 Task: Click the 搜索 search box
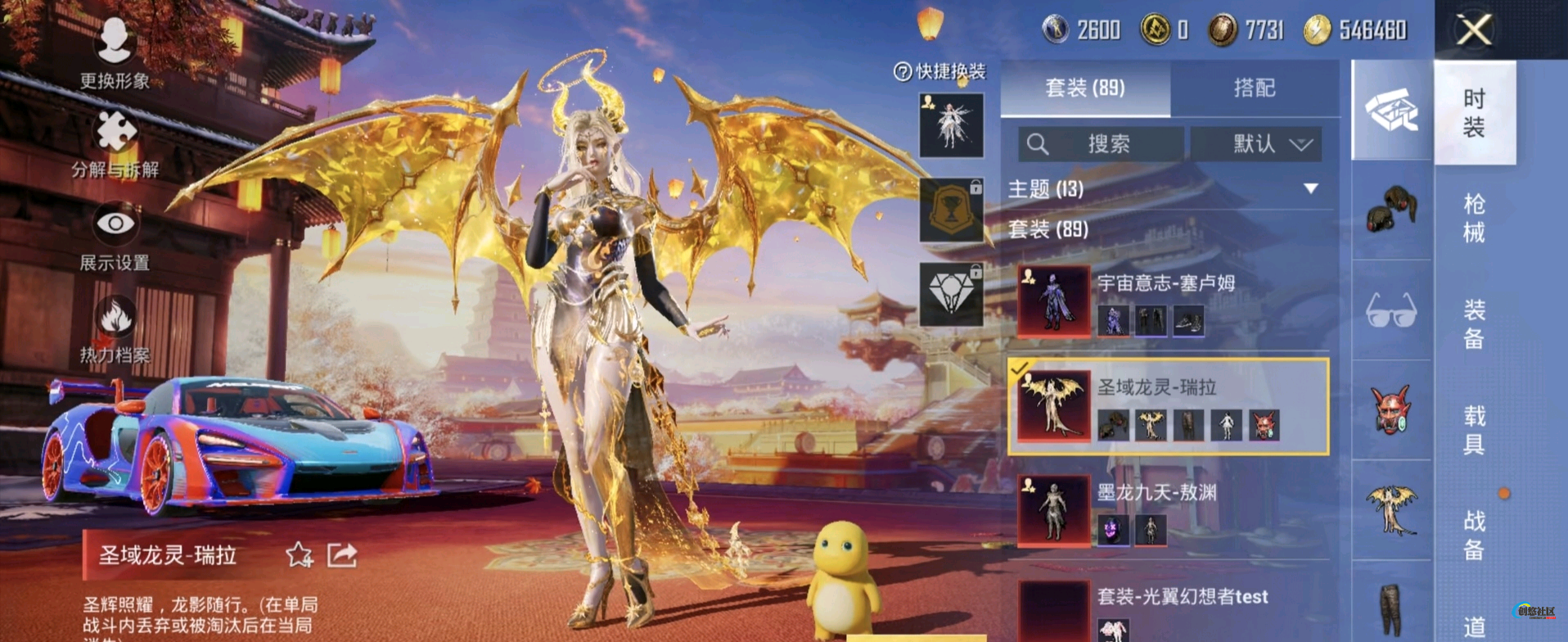point(1101,144)
